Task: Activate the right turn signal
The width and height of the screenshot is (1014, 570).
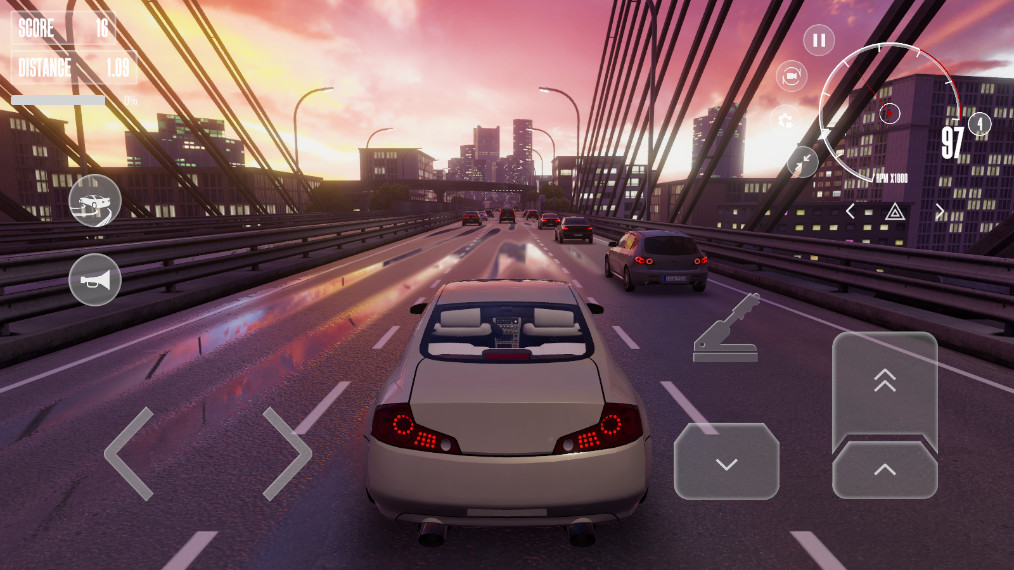Action: [x=940, y=211]
